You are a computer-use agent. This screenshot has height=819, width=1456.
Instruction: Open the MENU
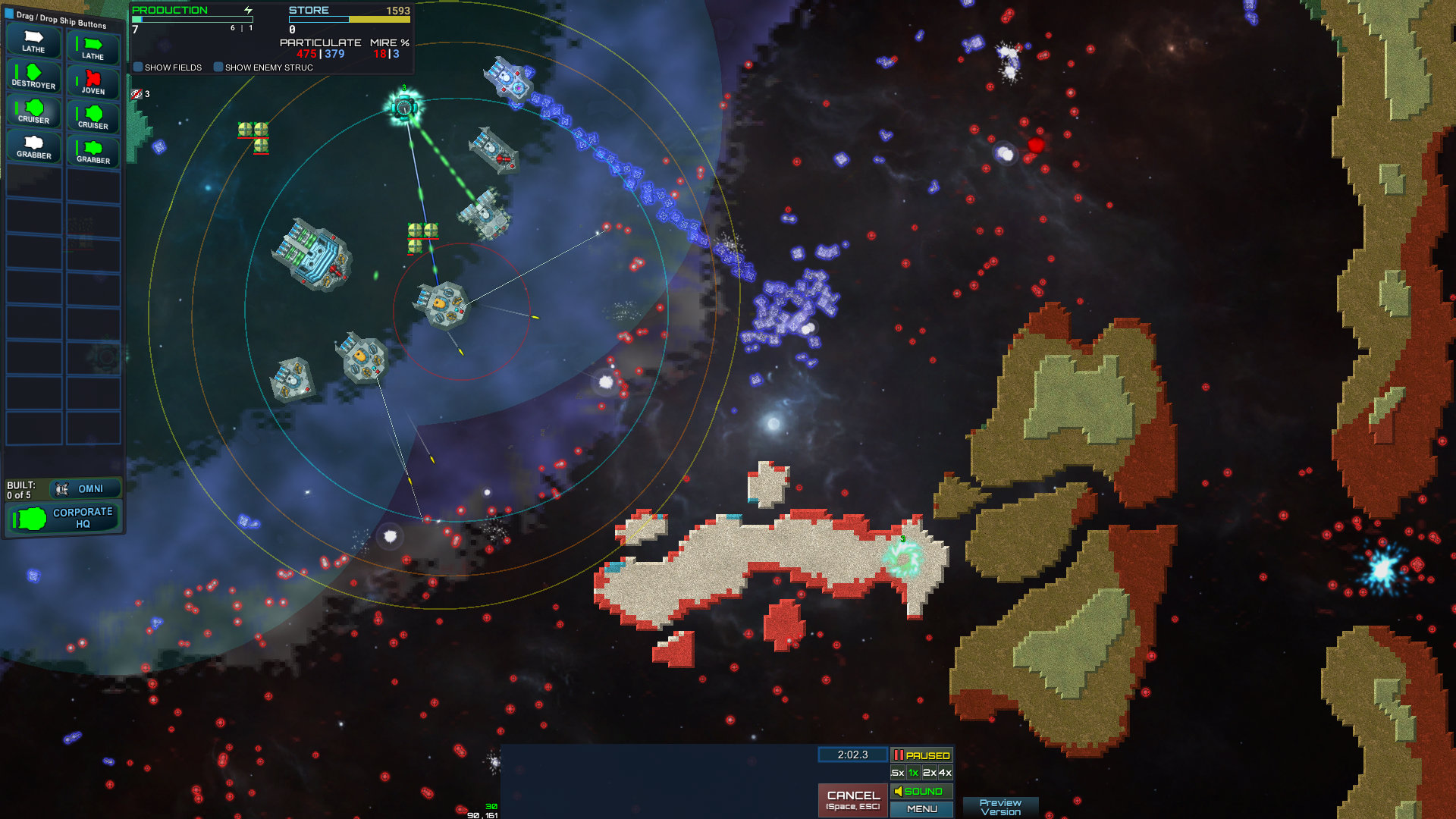pyautogui.click(x=922, y=809)
